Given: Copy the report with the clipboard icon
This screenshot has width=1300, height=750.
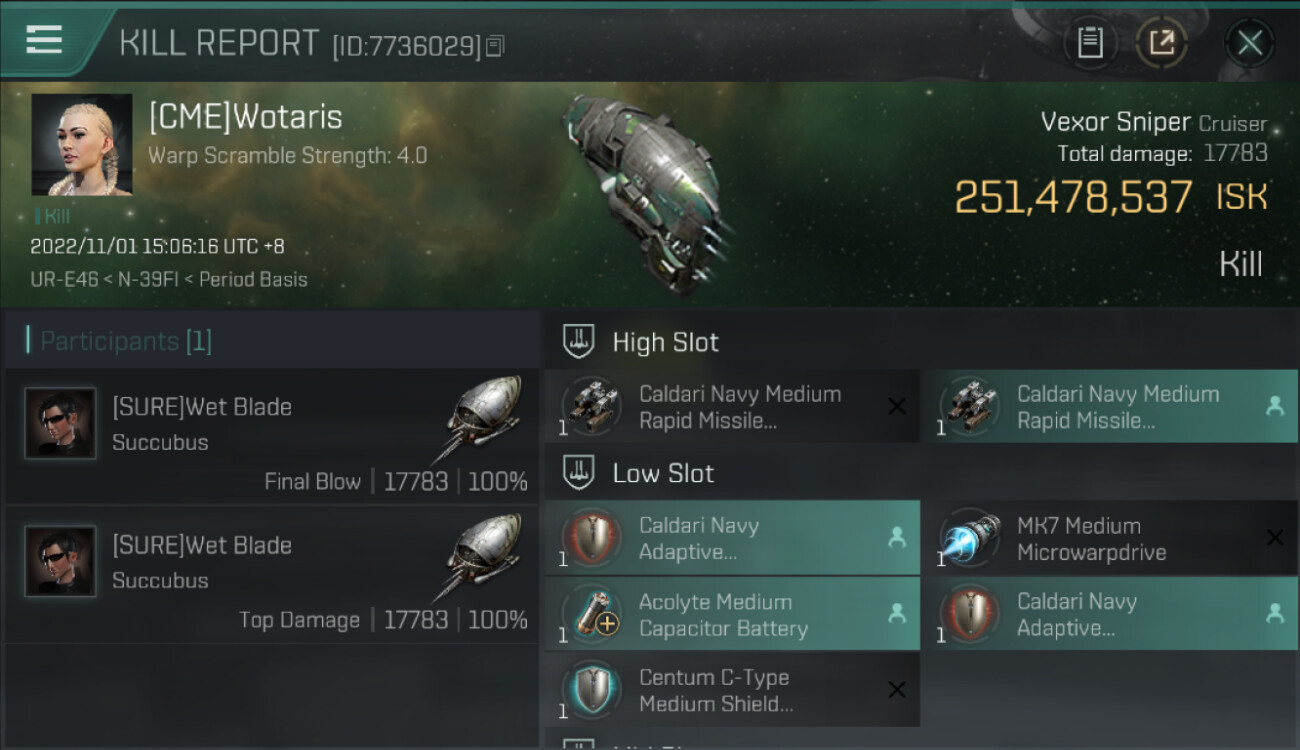Looking at the screenshot, I should (1090, 43).
